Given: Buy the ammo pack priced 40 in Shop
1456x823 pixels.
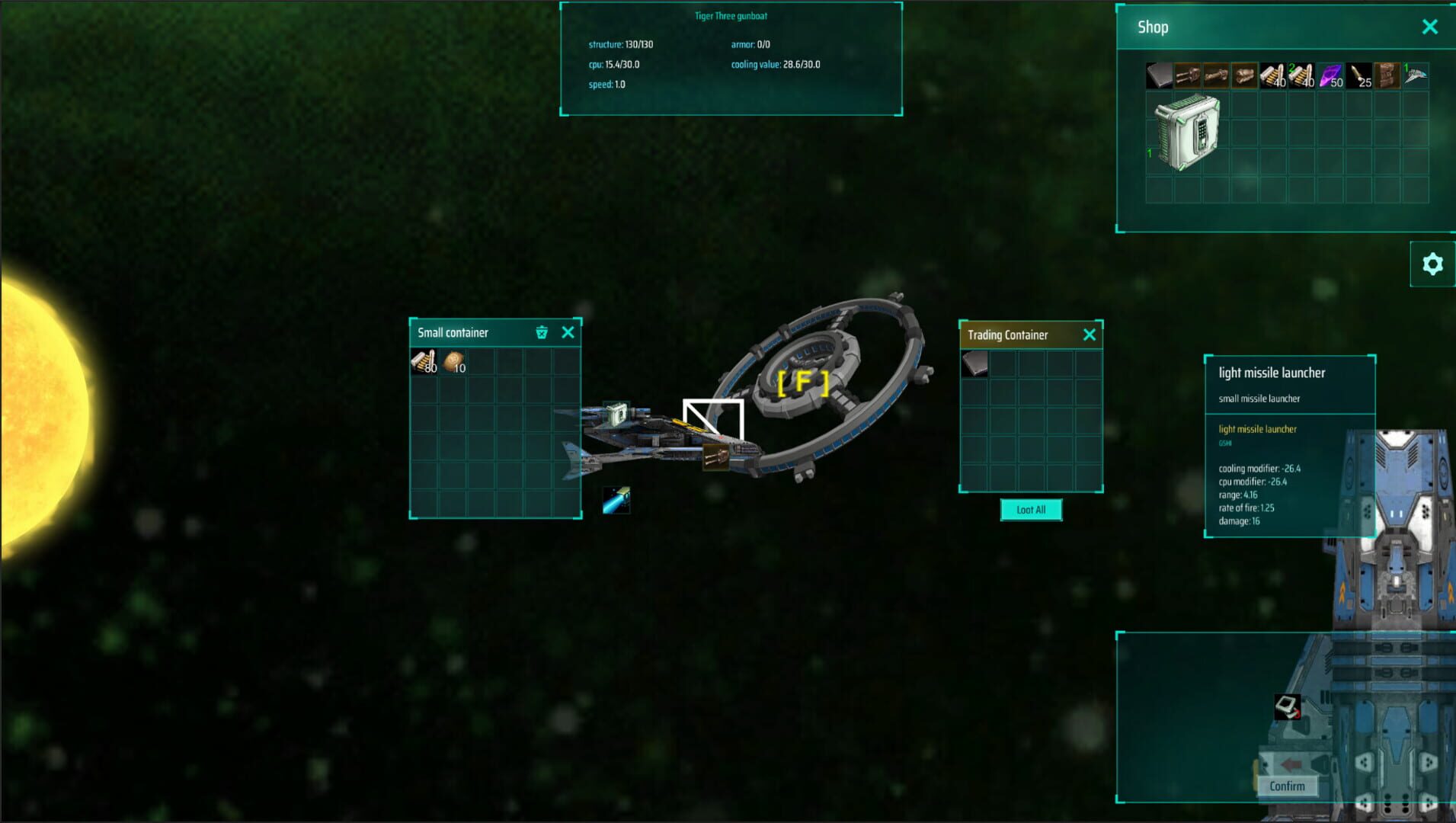Looking at the screenshot, I should pos(1274,76).
